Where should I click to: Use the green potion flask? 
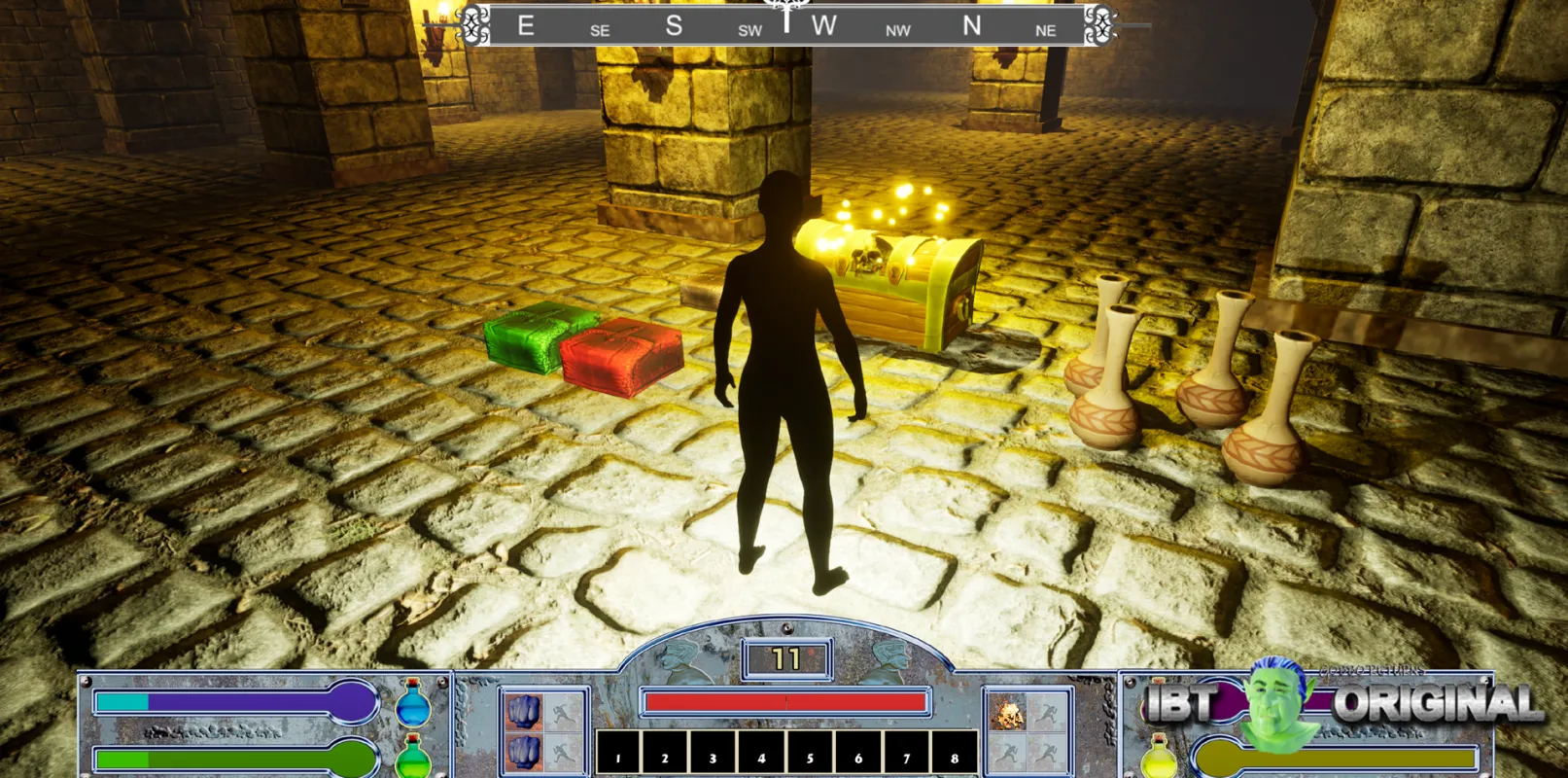(x=413, y=759)
